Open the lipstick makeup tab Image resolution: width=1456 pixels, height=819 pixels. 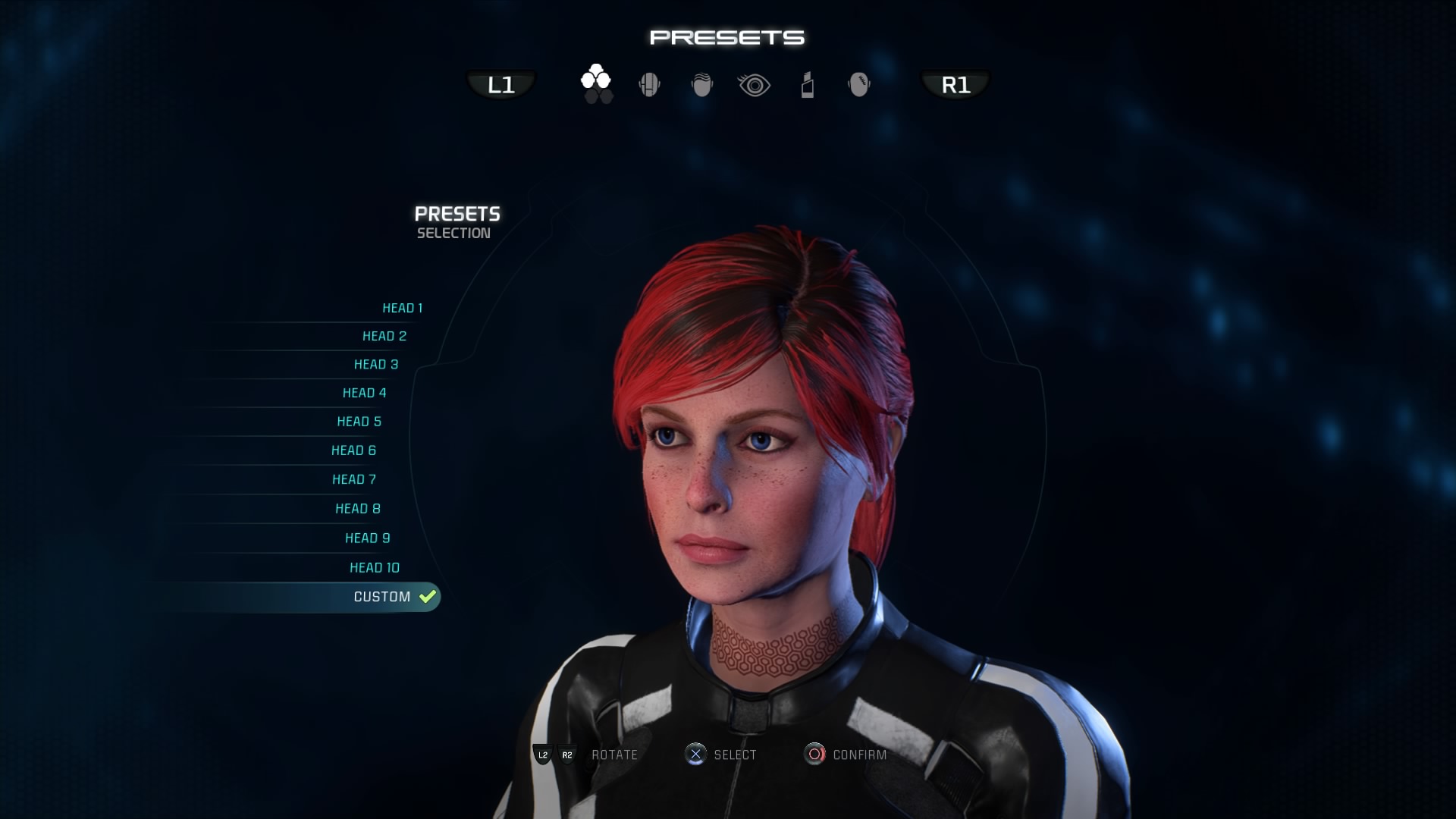click(x=808, y=85)
